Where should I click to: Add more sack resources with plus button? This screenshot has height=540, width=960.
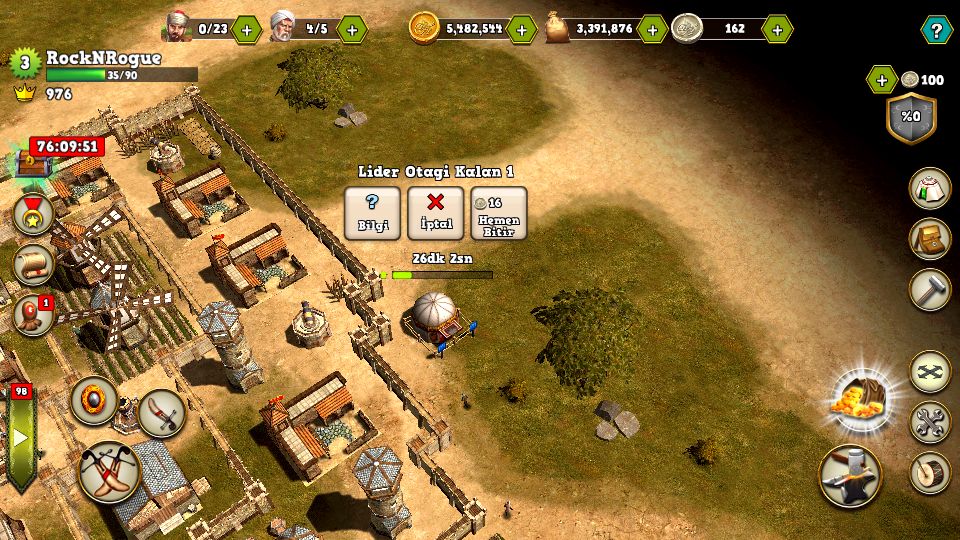(651, 29)
